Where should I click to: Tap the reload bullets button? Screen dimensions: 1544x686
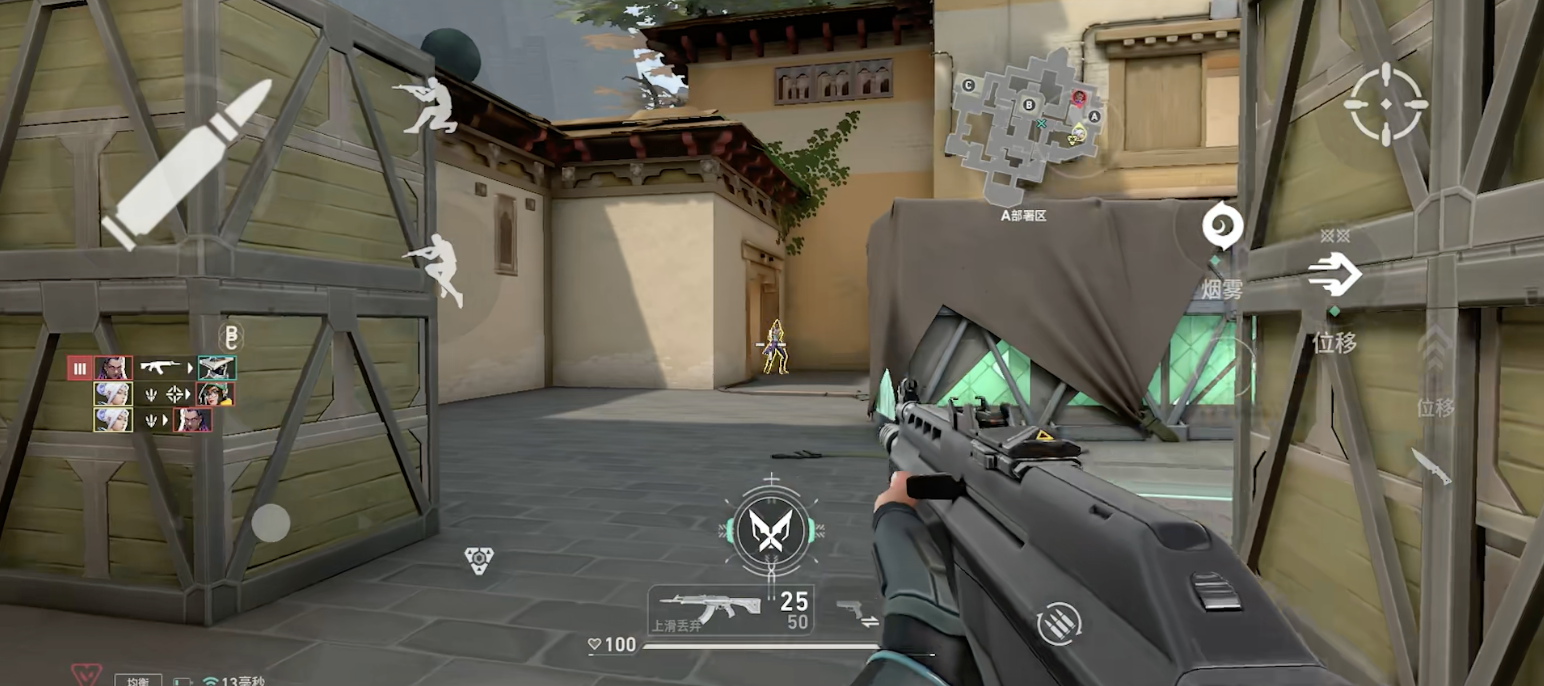[x=1058, y=624]
